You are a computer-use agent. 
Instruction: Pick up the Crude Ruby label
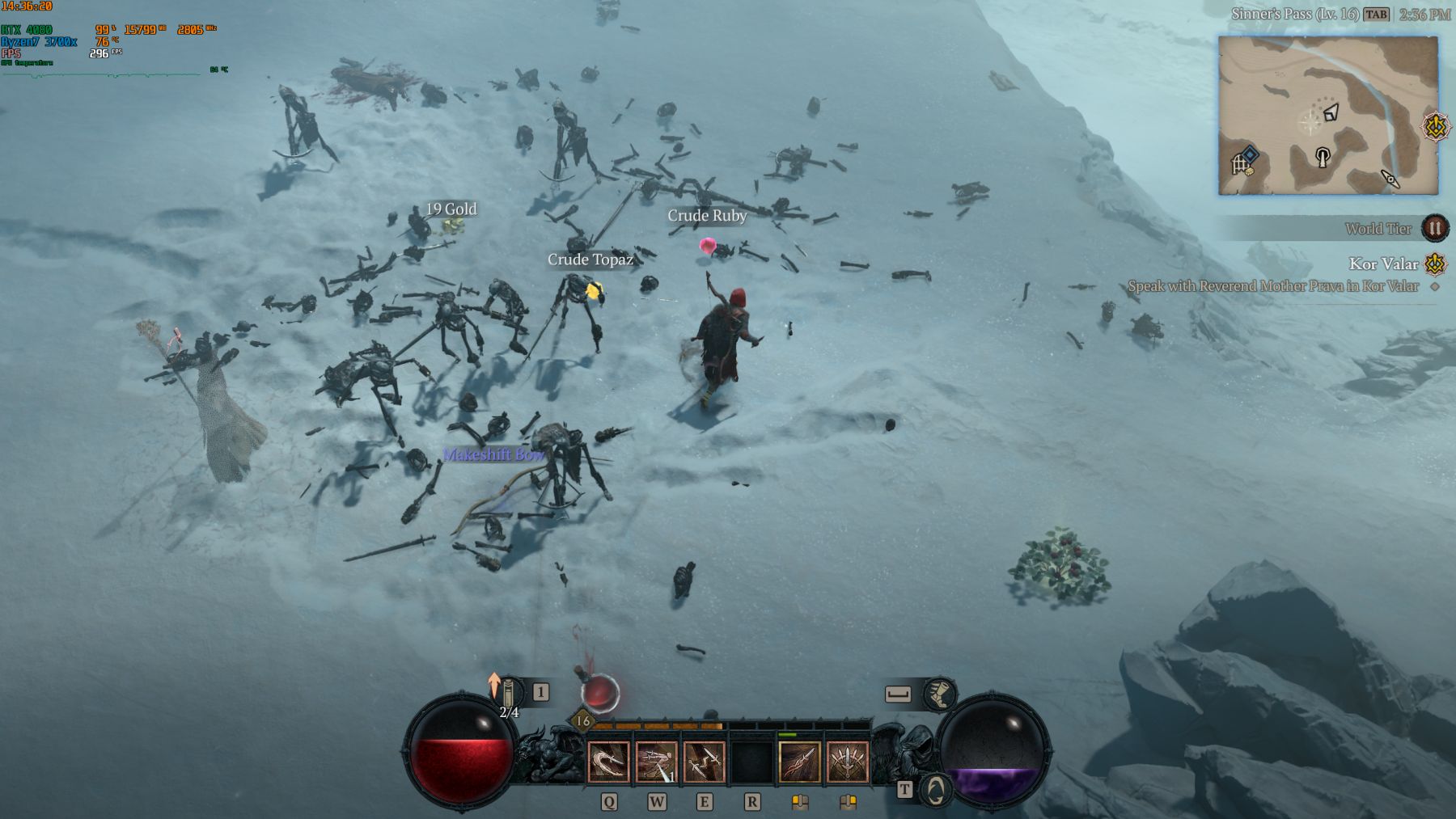pyautogui.click(x=707, y=216)
